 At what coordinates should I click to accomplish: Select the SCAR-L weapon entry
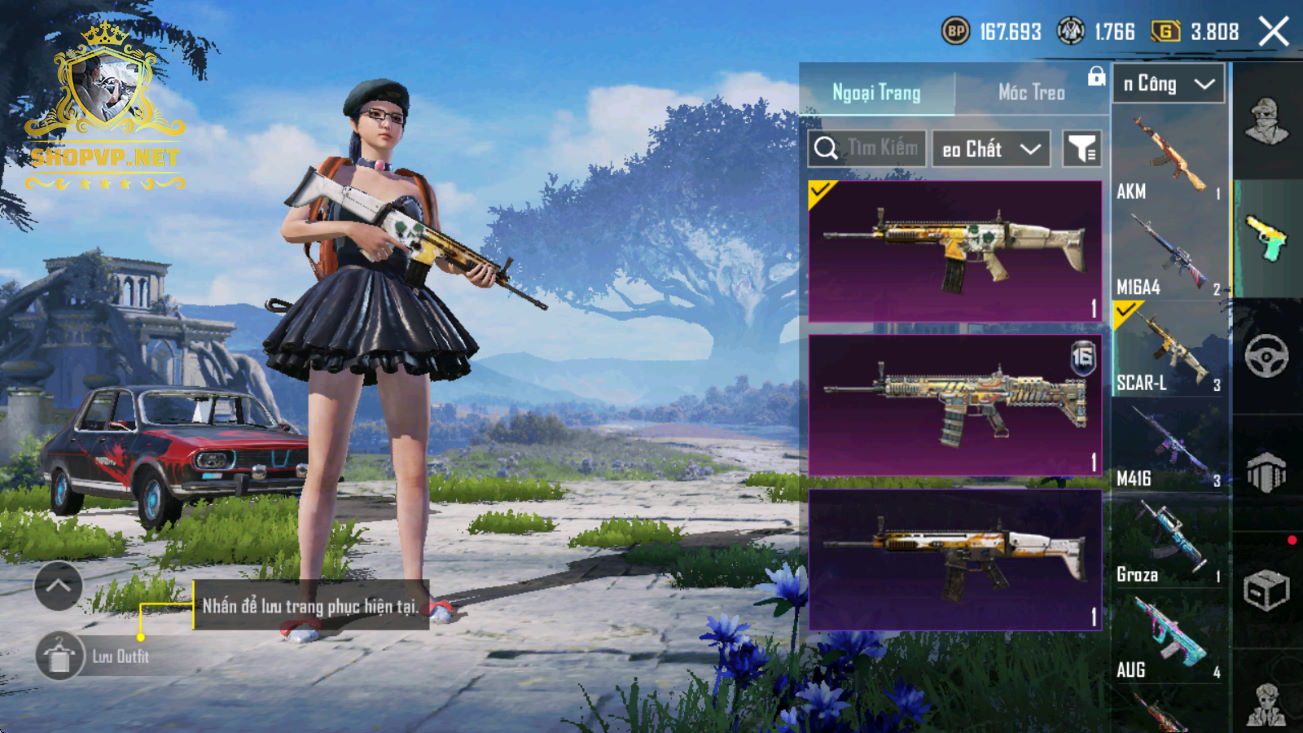(1168, 350)
